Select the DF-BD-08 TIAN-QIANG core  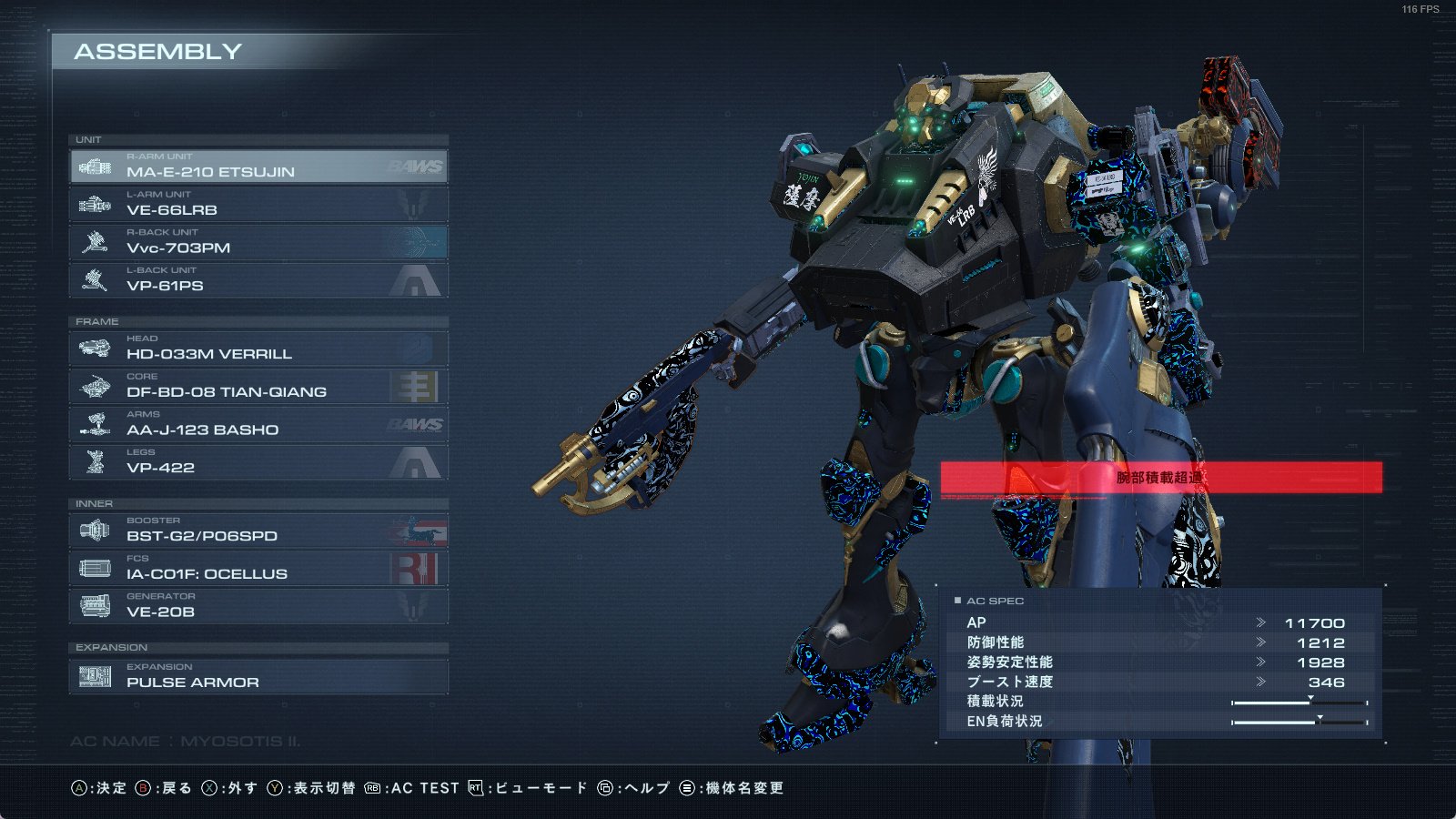click(x=258, y=387)
